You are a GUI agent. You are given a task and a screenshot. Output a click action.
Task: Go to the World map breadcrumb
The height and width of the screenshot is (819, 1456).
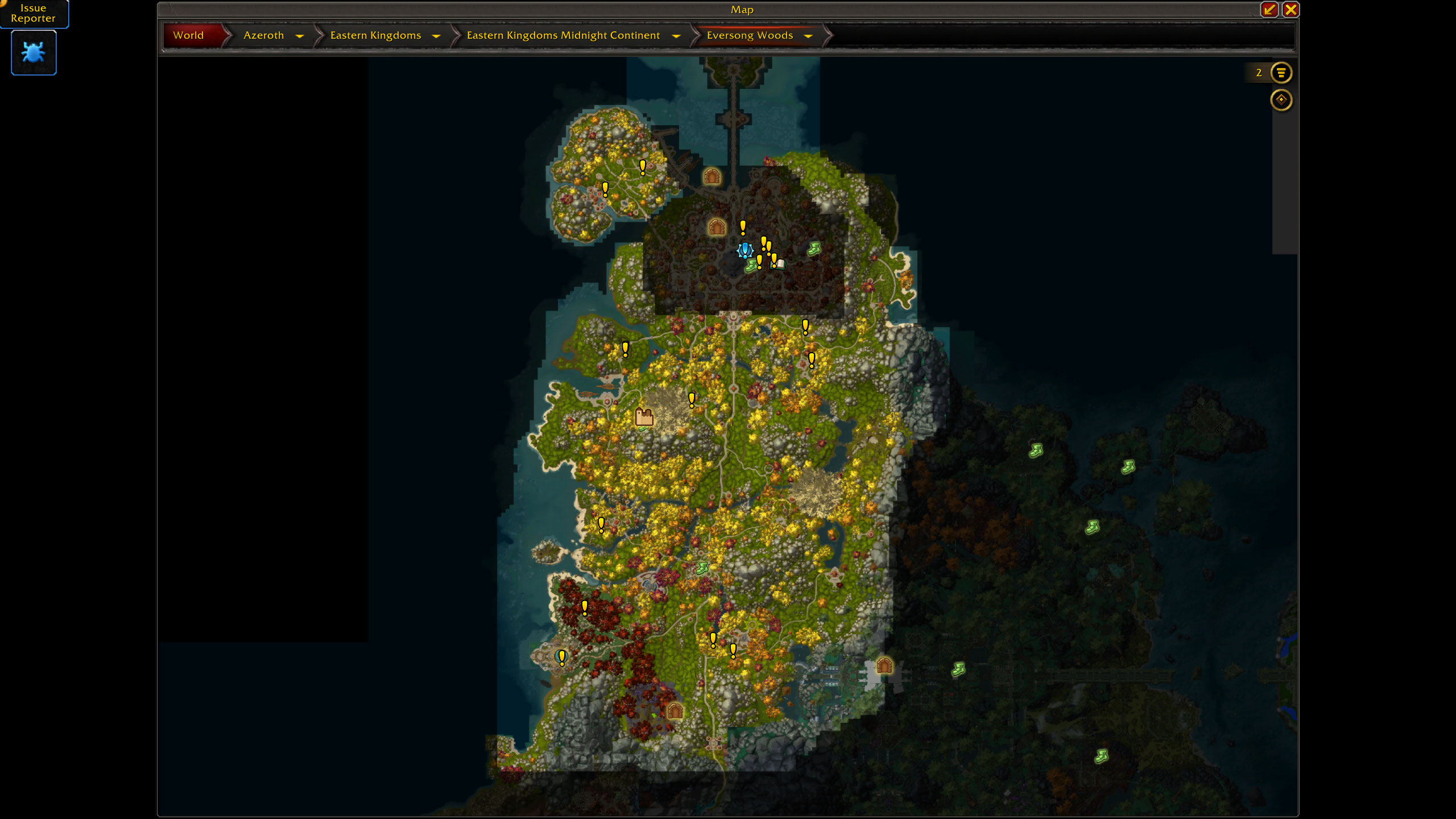point(188,35)
